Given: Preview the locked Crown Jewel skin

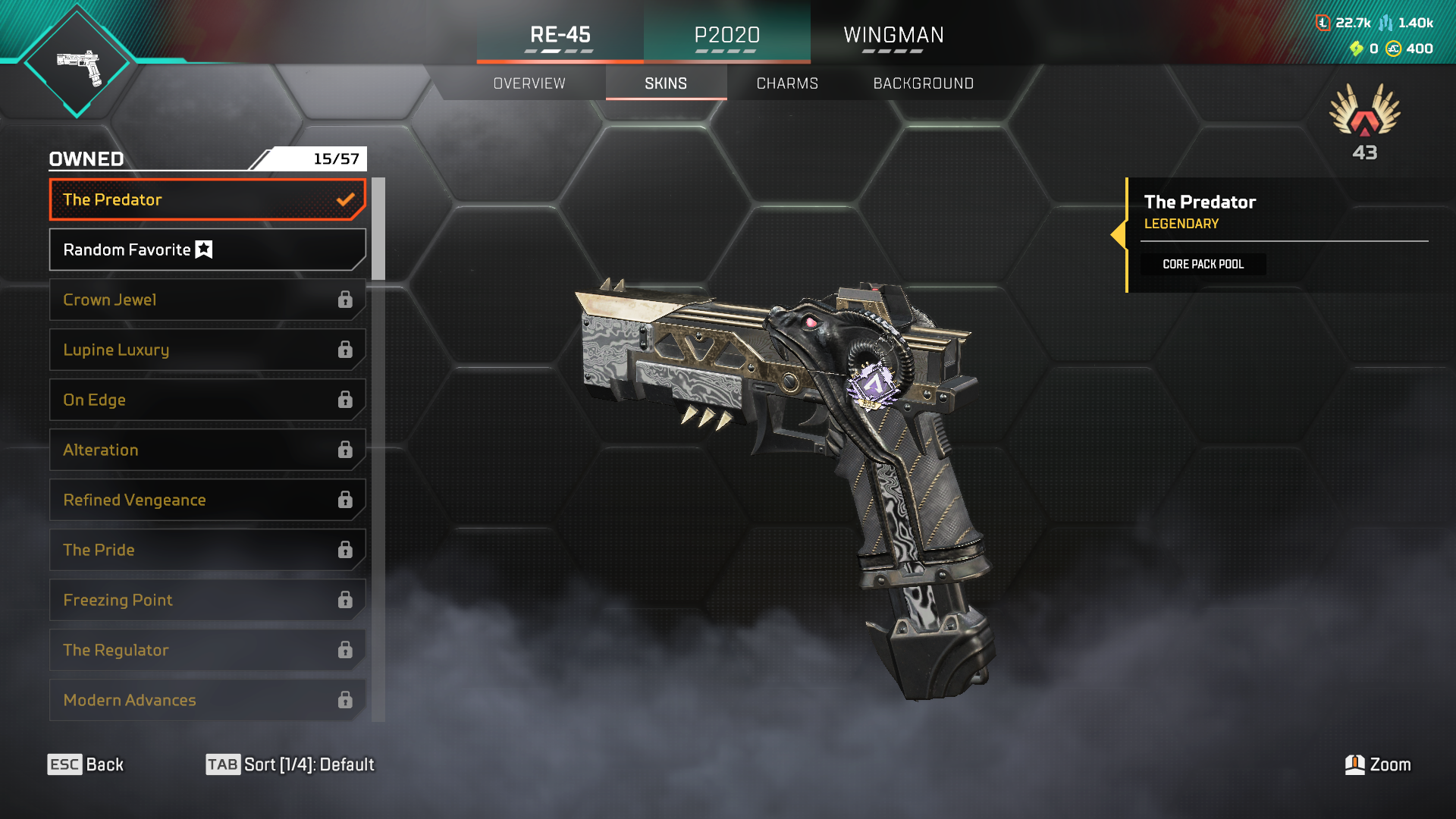Looking at the screenshot, I should click(x=207, y=300).
